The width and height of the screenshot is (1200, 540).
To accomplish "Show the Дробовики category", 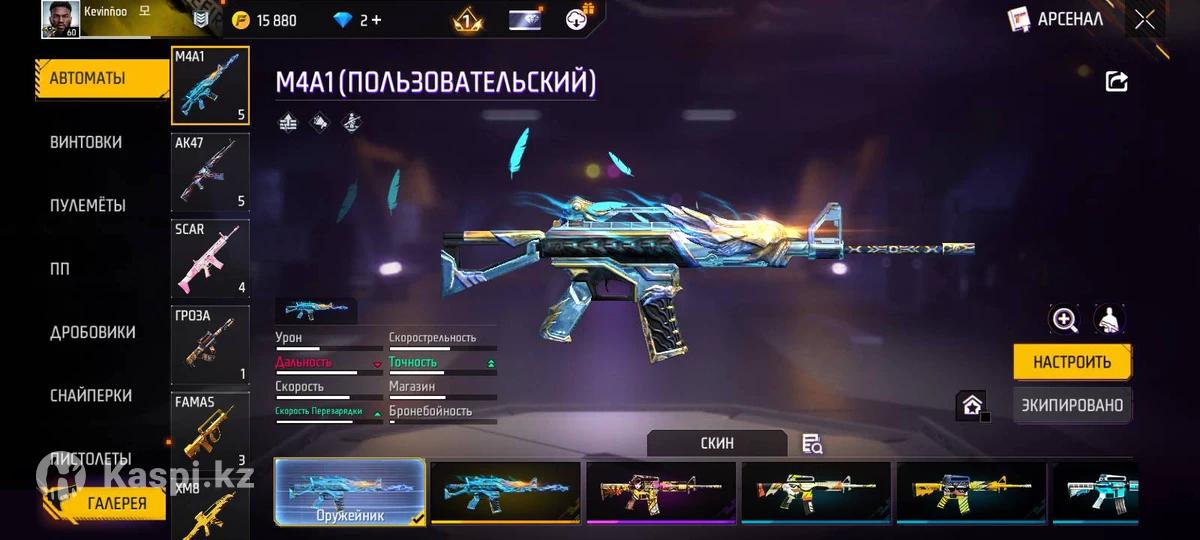I will point(92,332).
